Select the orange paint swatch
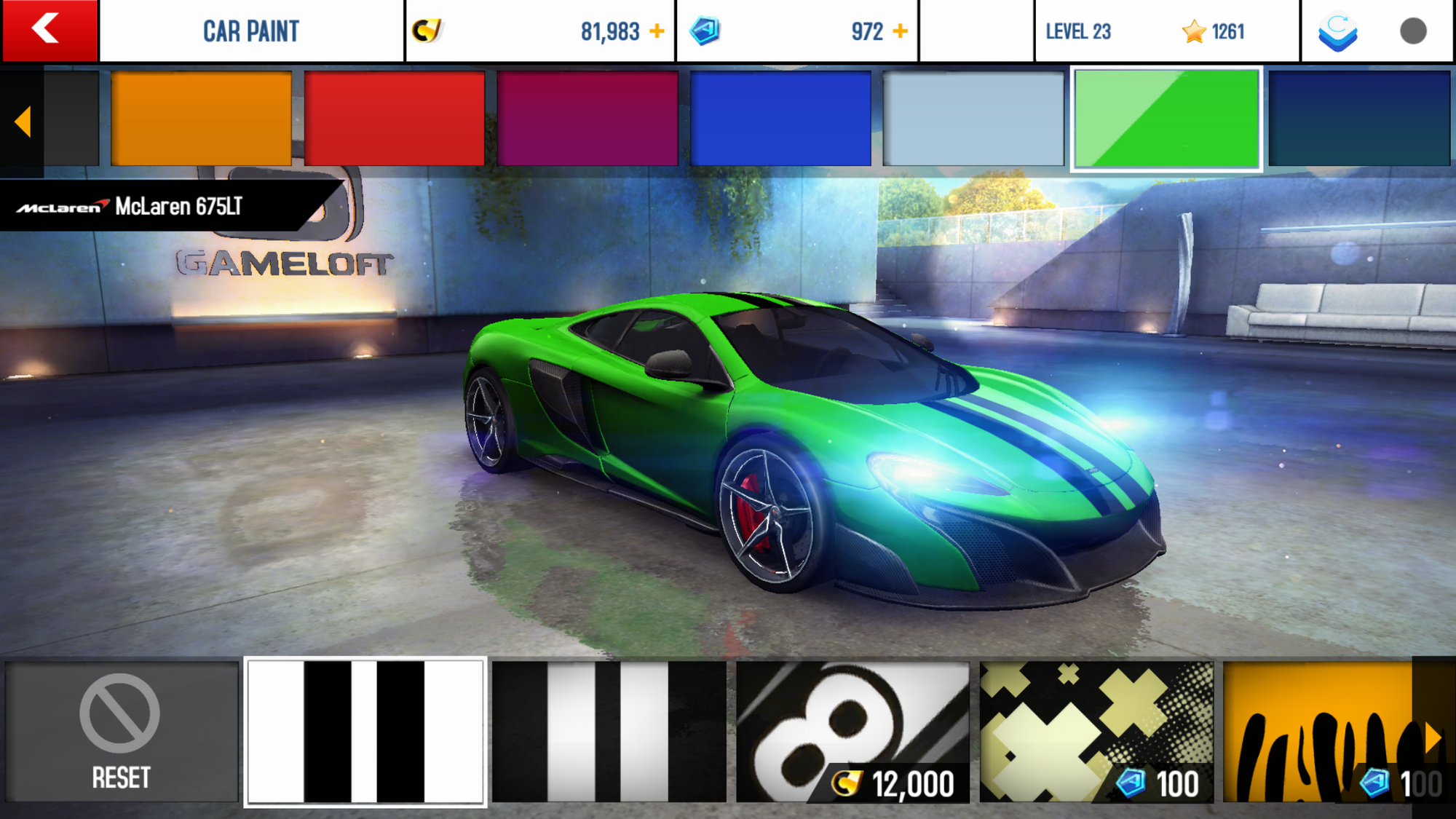Viewport: 1456px width, 819px height. [x=201, y=119]
